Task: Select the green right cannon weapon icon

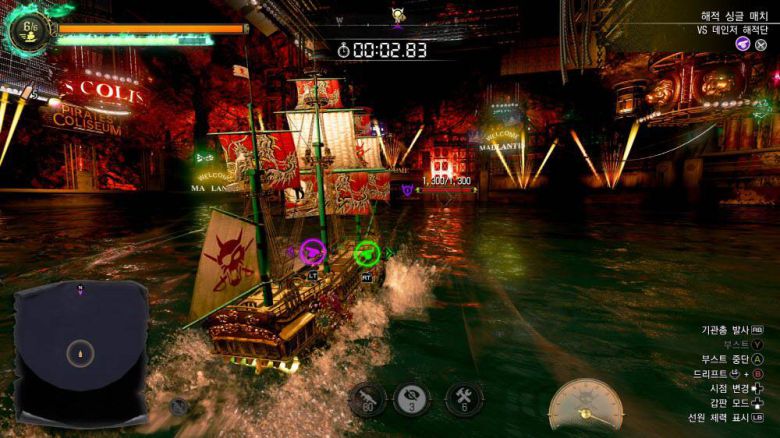Action: pos(367,253)
